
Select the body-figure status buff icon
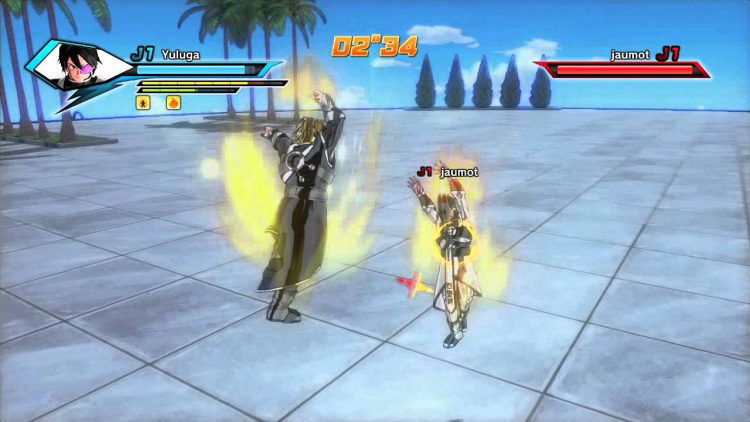tap(144, 102)
